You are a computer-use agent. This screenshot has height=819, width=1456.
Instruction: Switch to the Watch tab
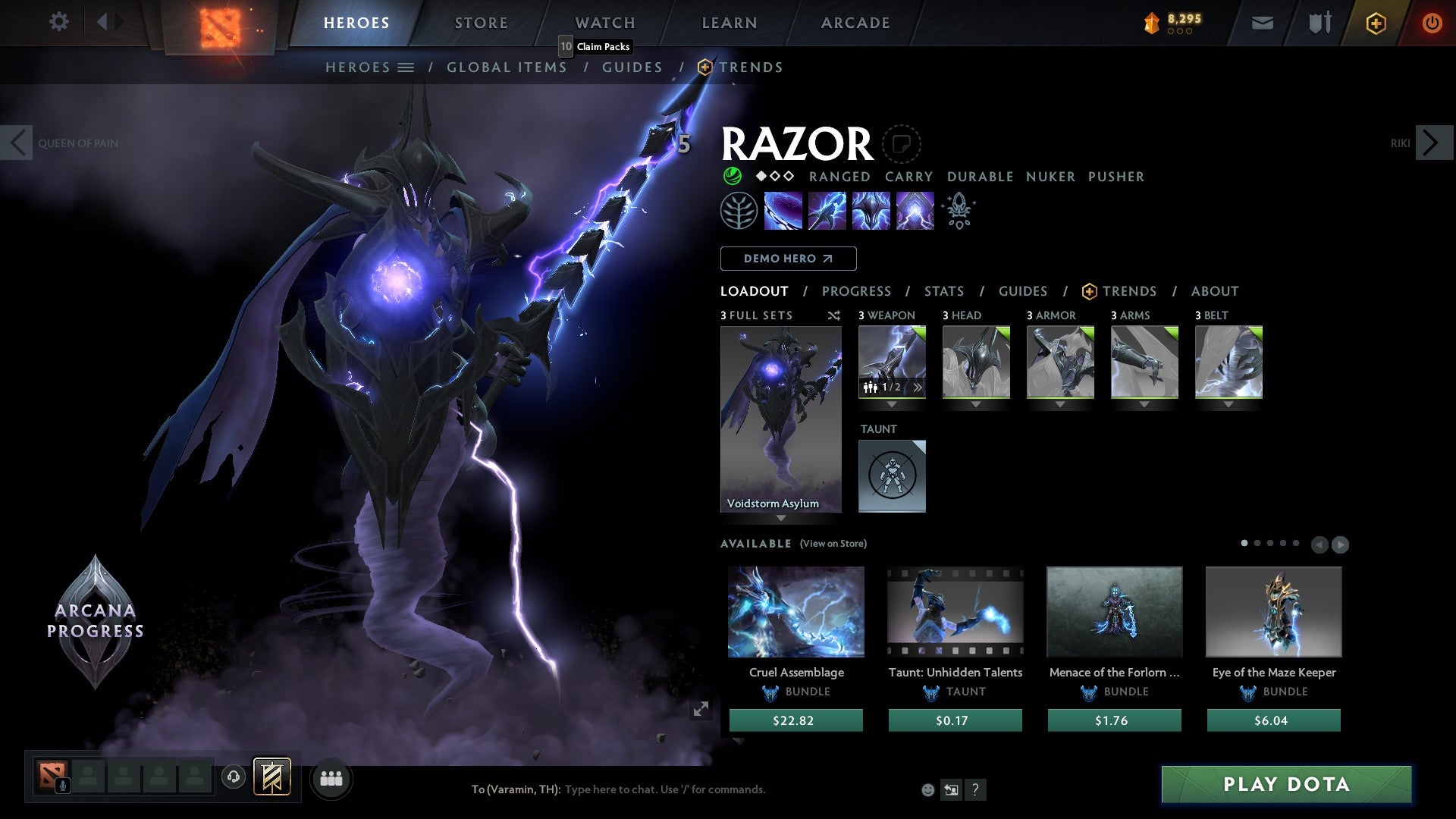pos(604,23)
